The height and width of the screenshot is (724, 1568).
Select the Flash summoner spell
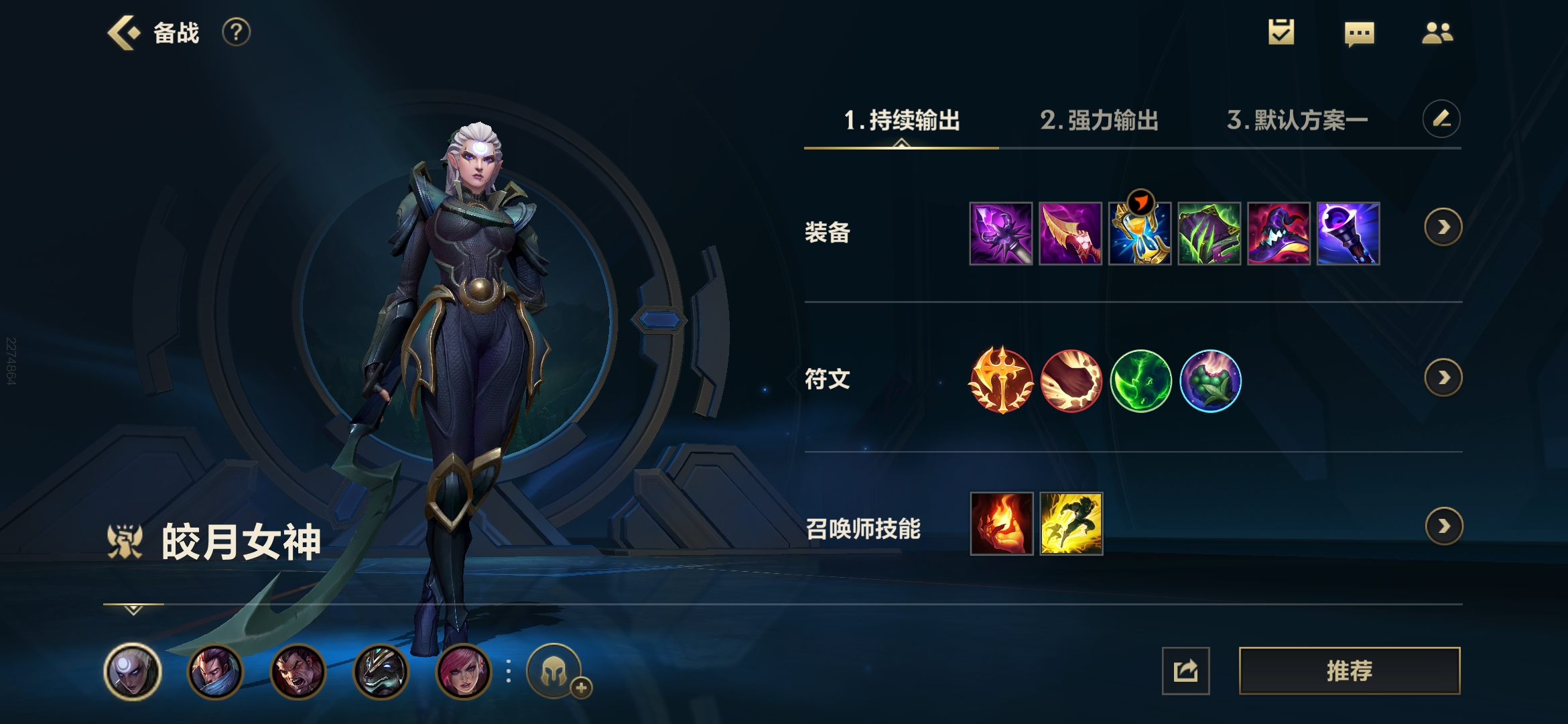coord(1071,524)
